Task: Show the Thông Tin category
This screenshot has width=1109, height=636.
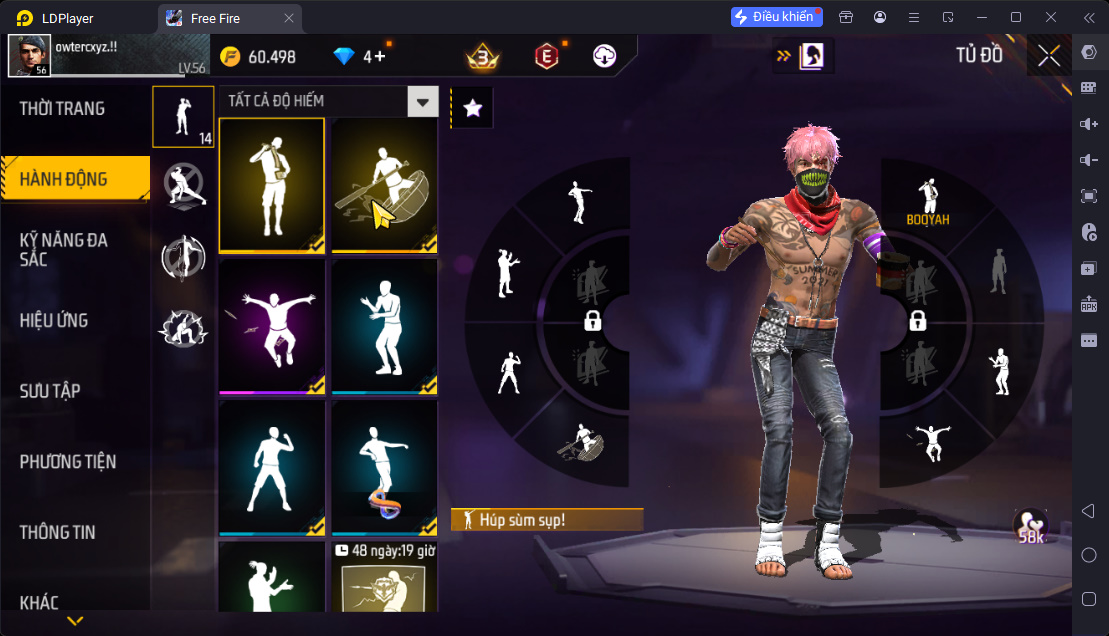Action: 58,532
